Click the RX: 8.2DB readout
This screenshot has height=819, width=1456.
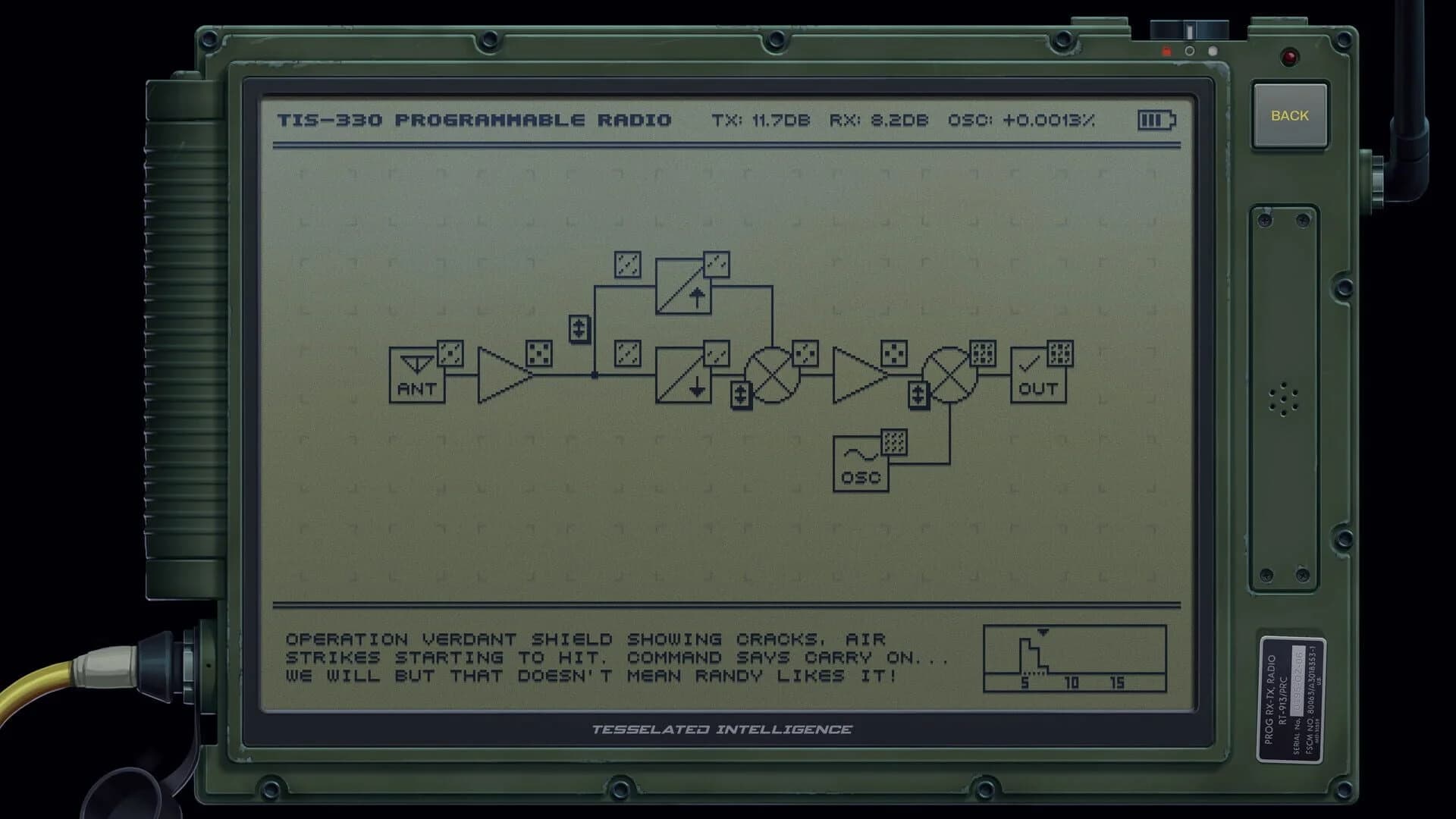coord(878,119)
